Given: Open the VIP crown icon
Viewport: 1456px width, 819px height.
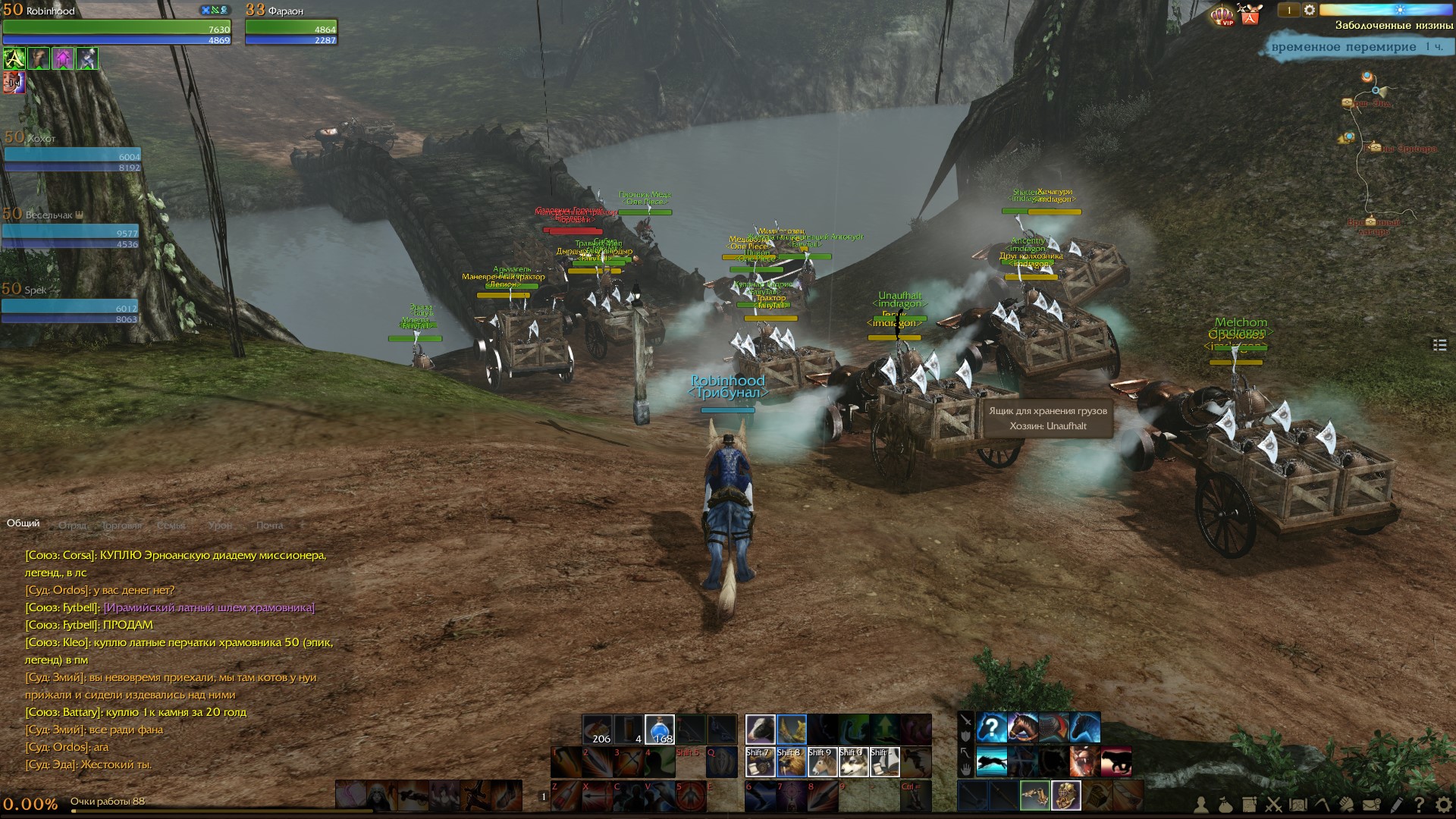Looking at the screenshot, I should click(1222, 15).
